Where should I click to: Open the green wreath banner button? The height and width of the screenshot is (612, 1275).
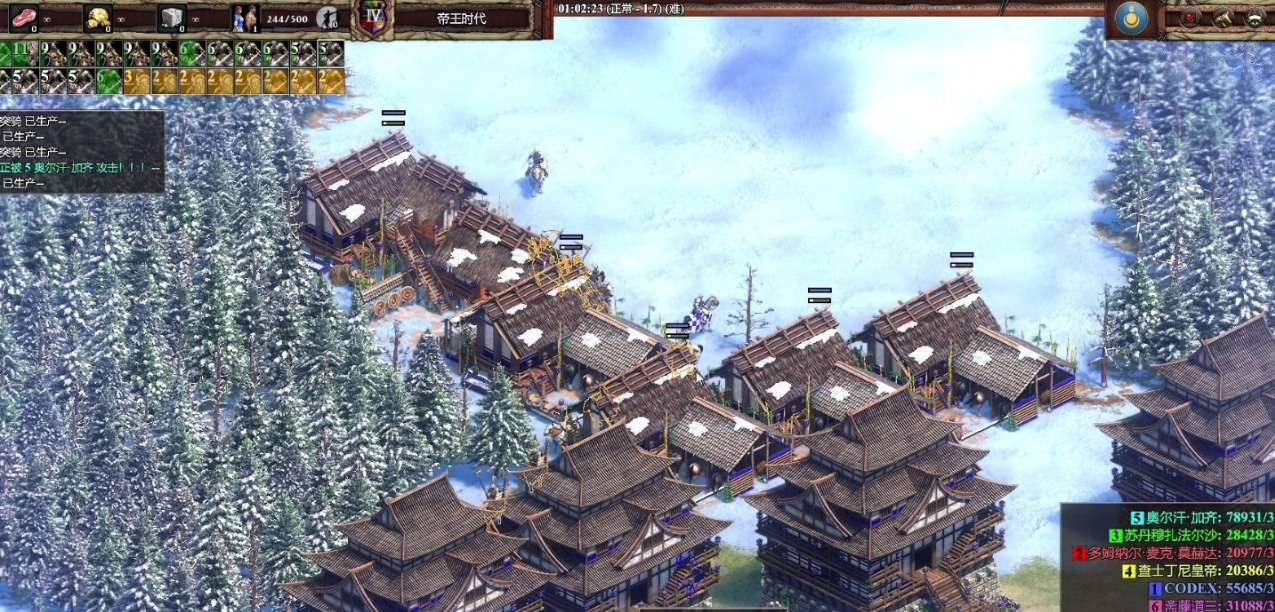(x=1254, y=17)
